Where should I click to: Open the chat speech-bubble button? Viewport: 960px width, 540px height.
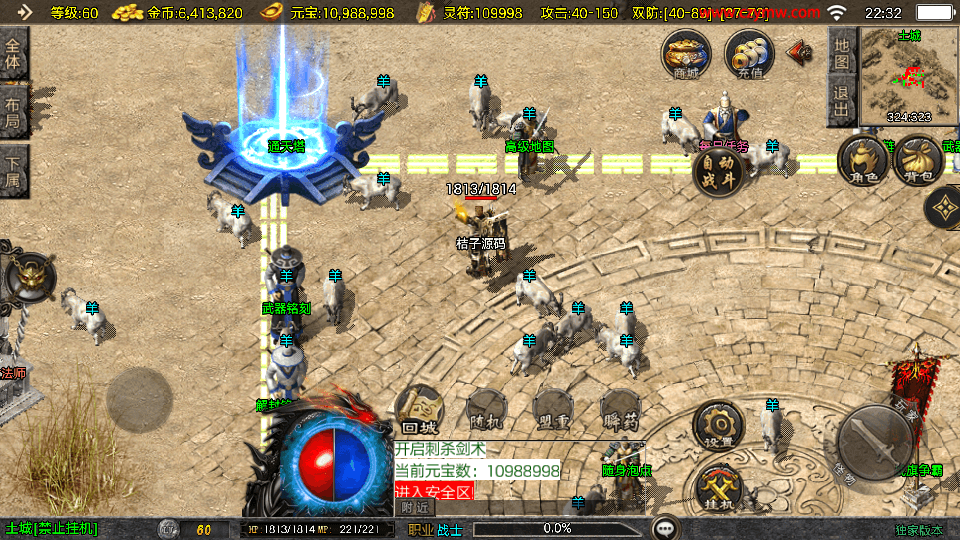666,527
